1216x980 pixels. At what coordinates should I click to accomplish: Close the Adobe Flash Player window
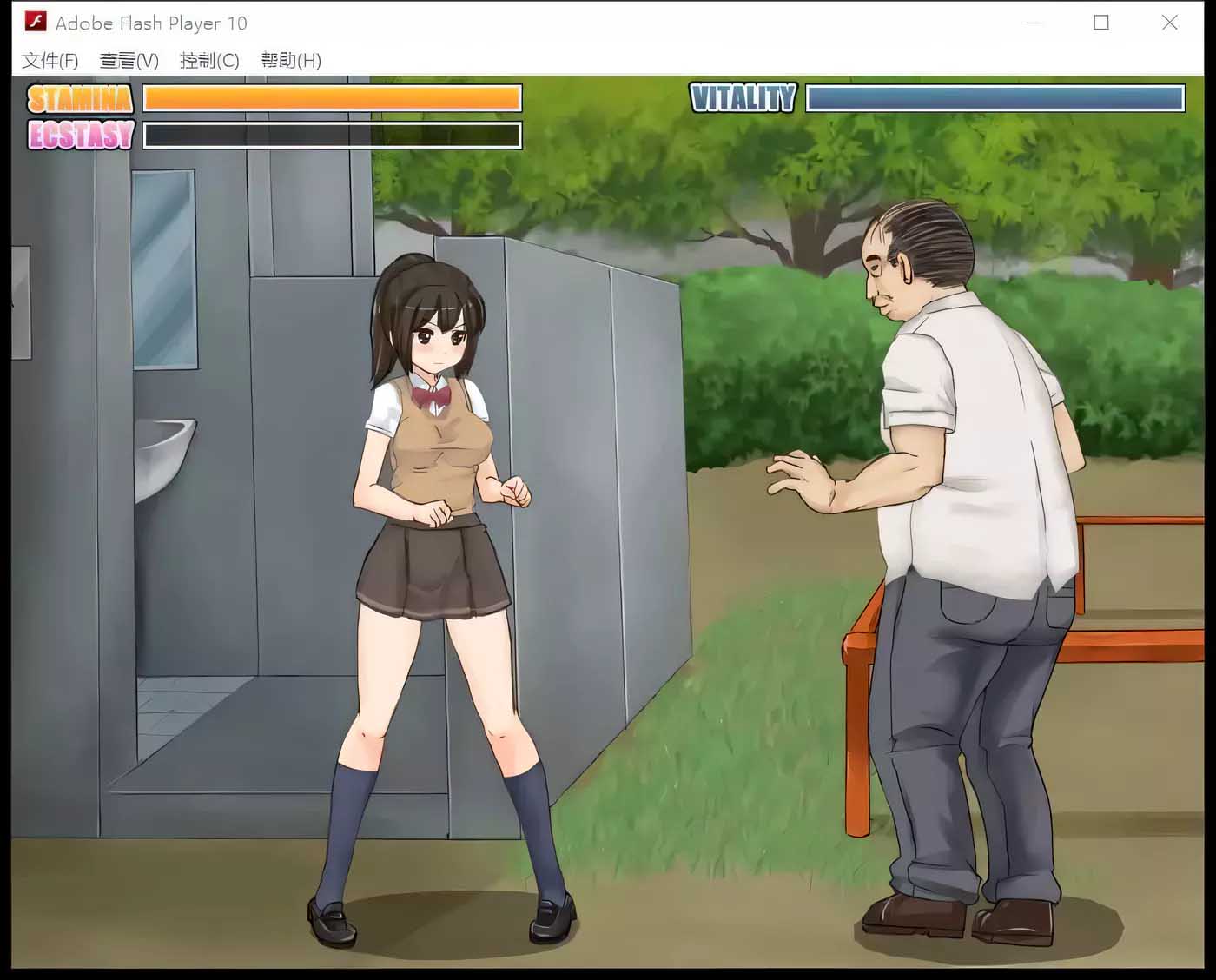(x=1169, y=23)
